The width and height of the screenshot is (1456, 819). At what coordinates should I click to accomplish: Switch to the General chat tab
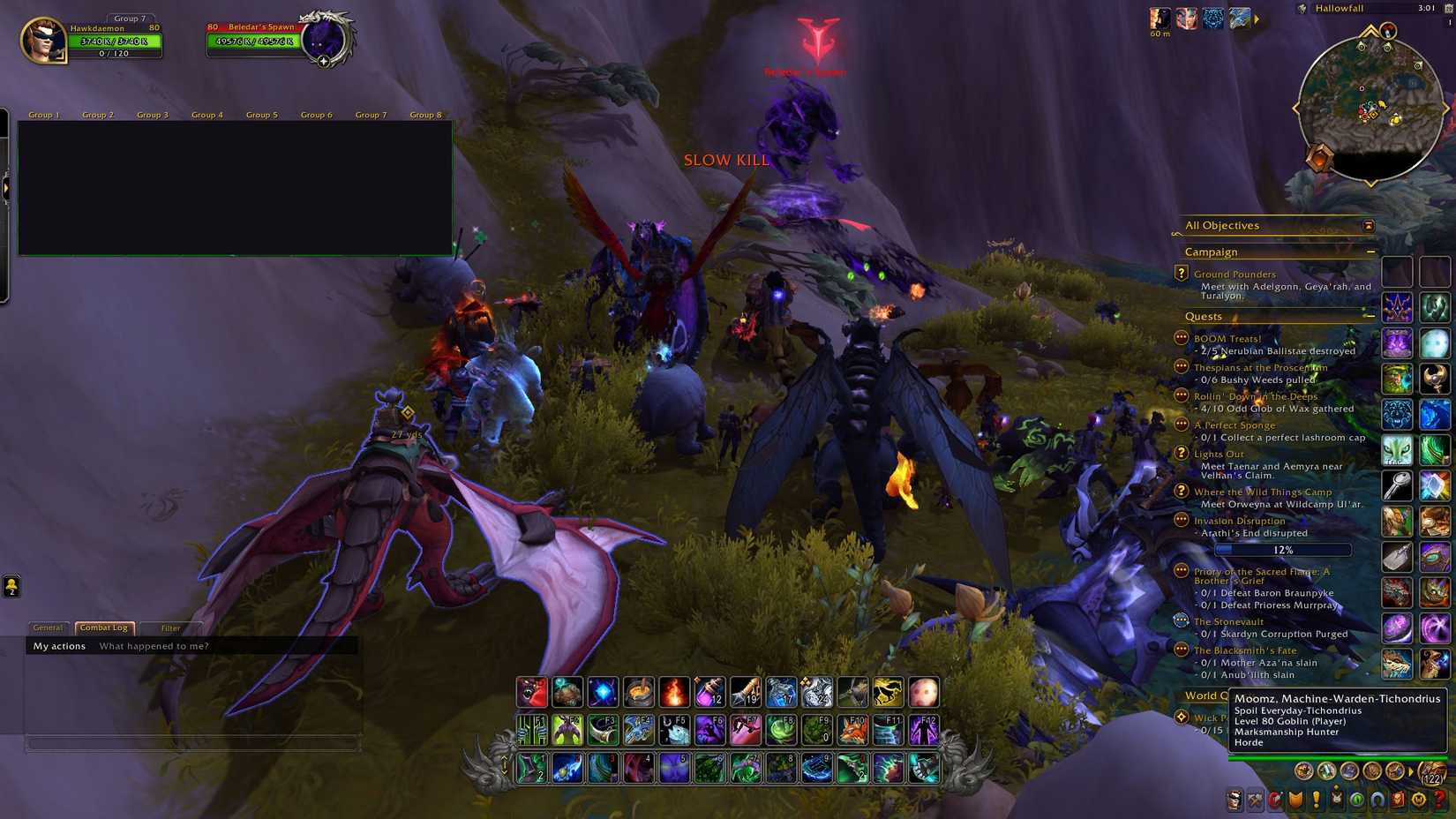(48, 627)
